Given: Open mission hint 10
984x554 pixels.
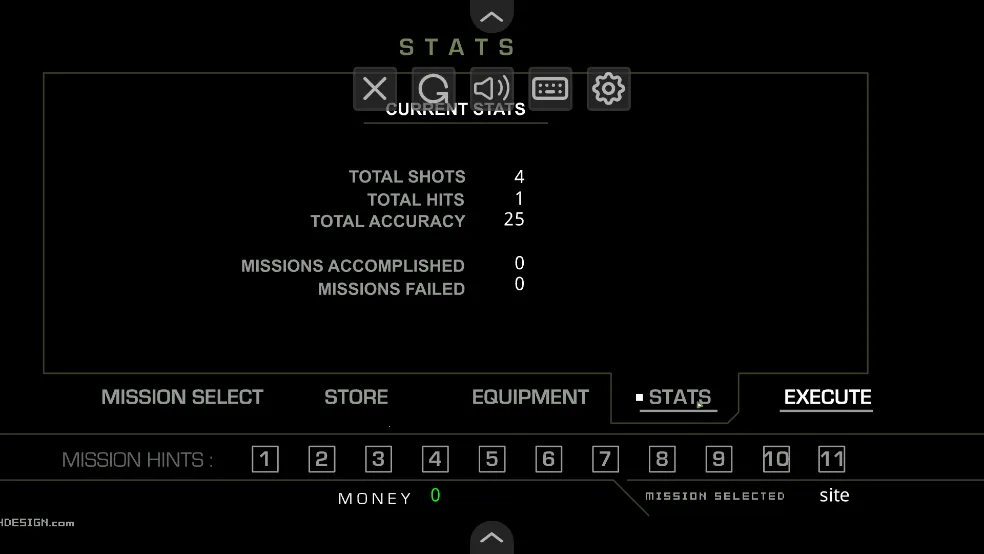Looking at the screenshot, I should click(776, 459).
